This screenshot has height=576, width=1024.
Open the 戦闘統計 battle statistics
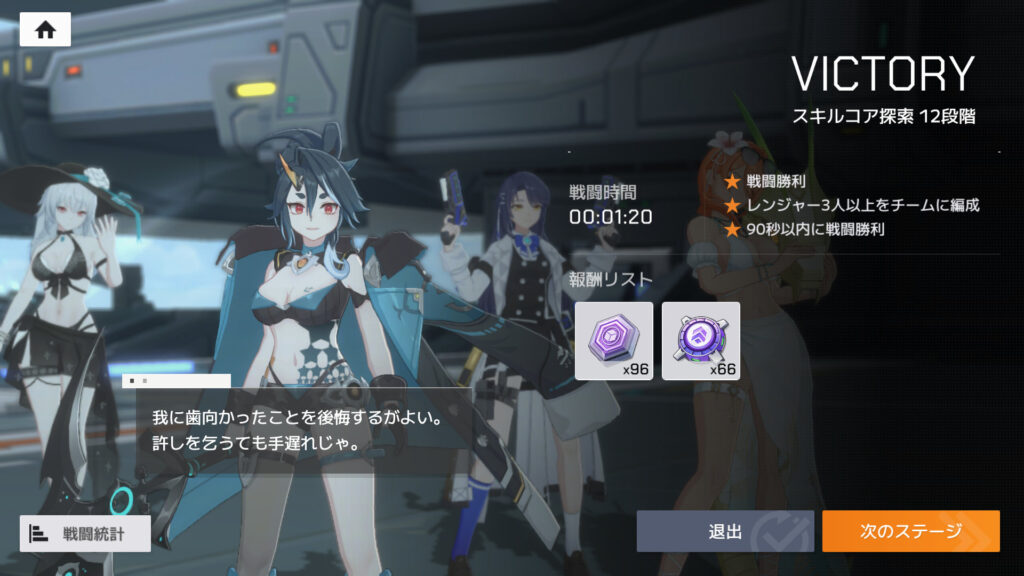(85, 533)
